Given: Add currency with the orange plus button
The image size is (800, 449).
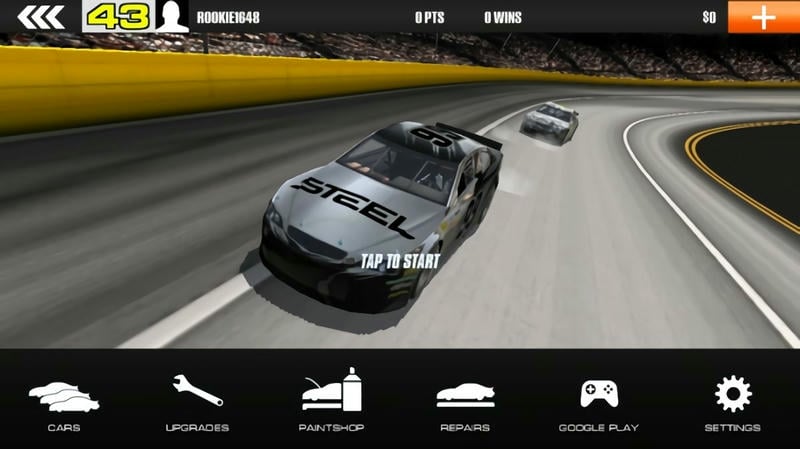Looking at the screenshot, I should pyautogui.click(x=763, y=16).
